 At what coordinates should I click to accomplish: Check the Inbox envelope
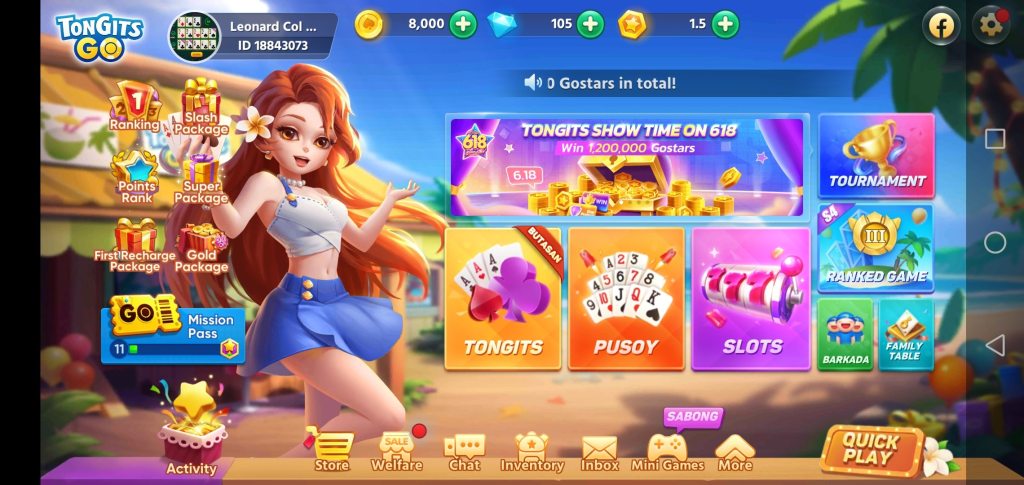pos(599,452)
